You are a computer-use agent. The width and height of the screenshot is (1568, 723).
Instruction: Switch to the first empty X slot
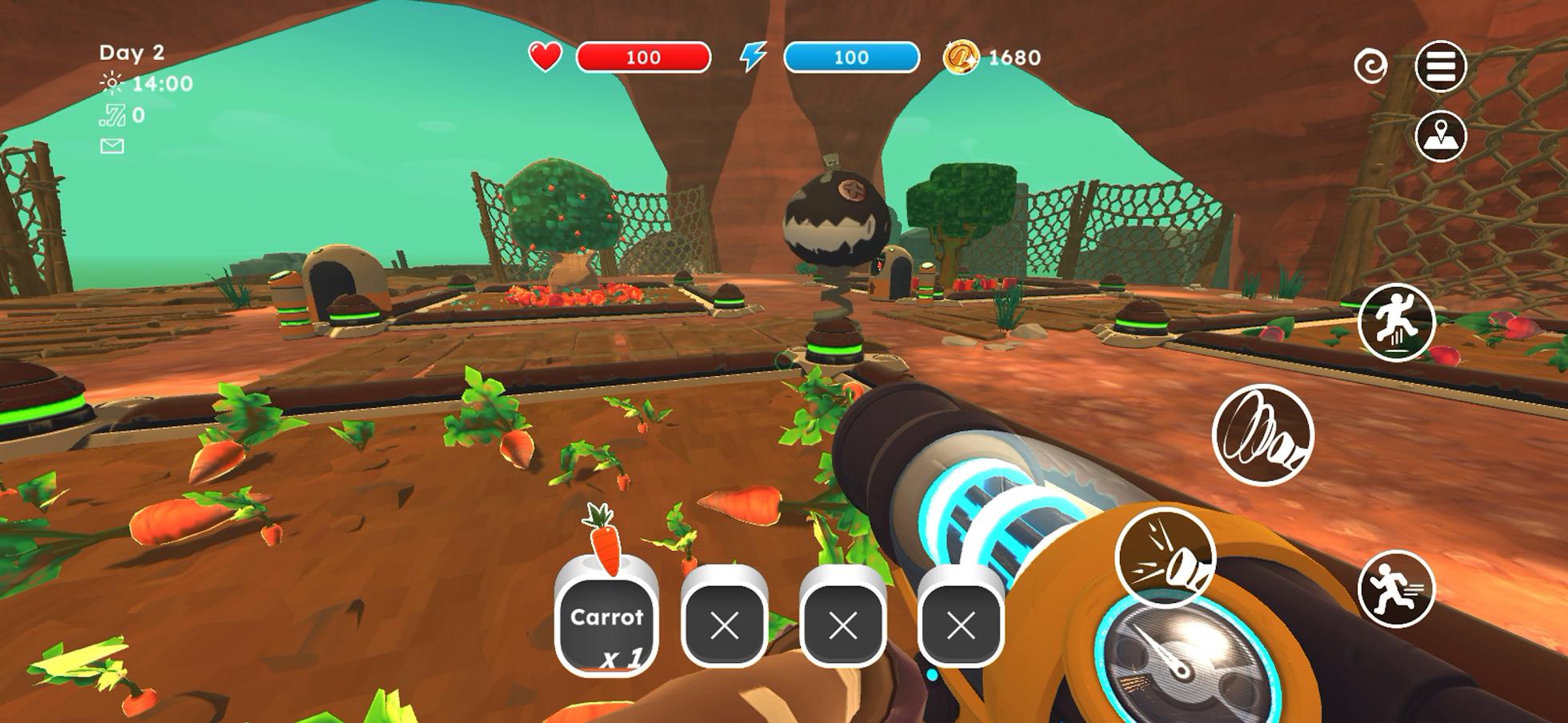click(724, 628)
